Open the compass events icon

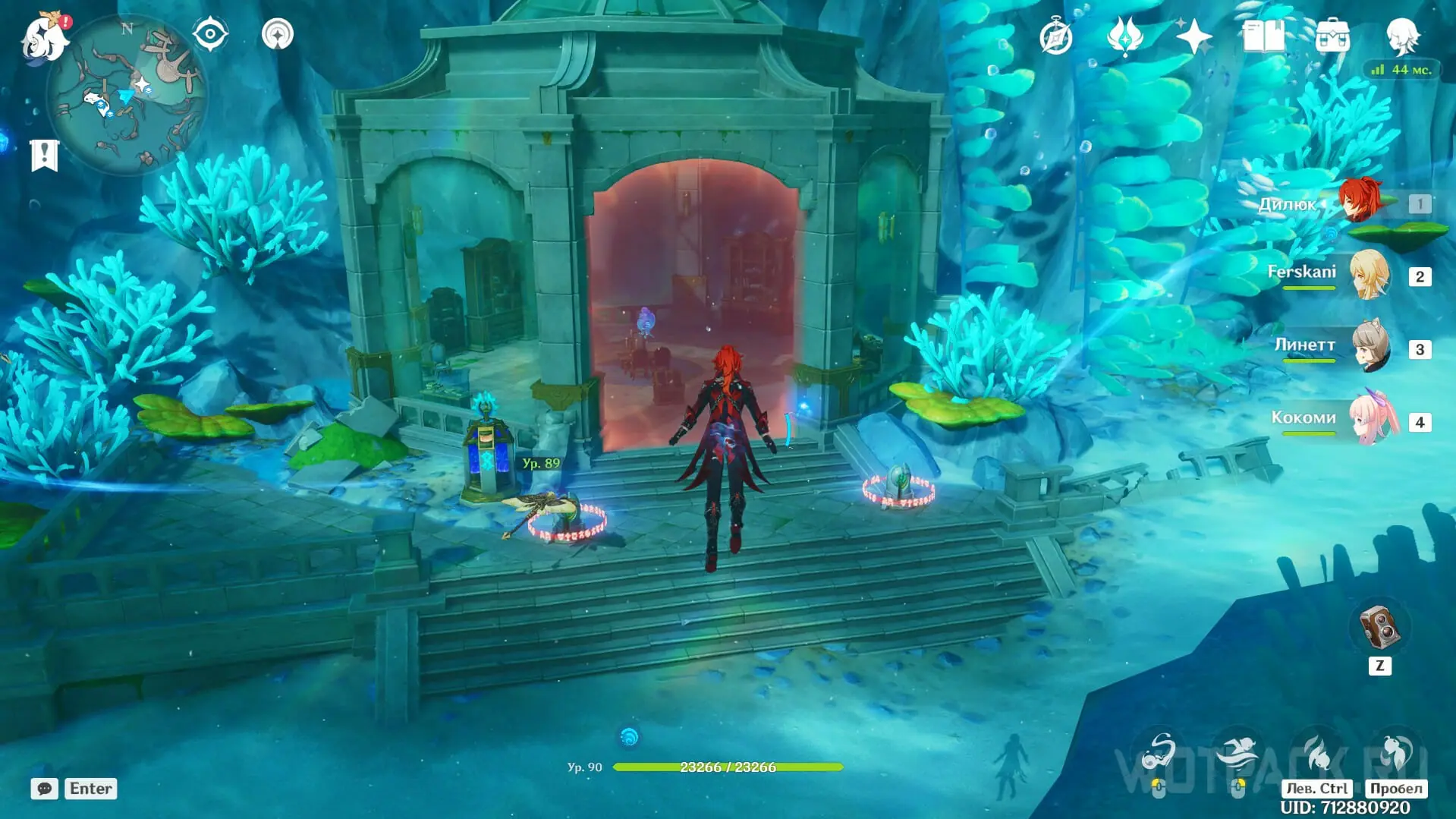tap(1055, 37)
